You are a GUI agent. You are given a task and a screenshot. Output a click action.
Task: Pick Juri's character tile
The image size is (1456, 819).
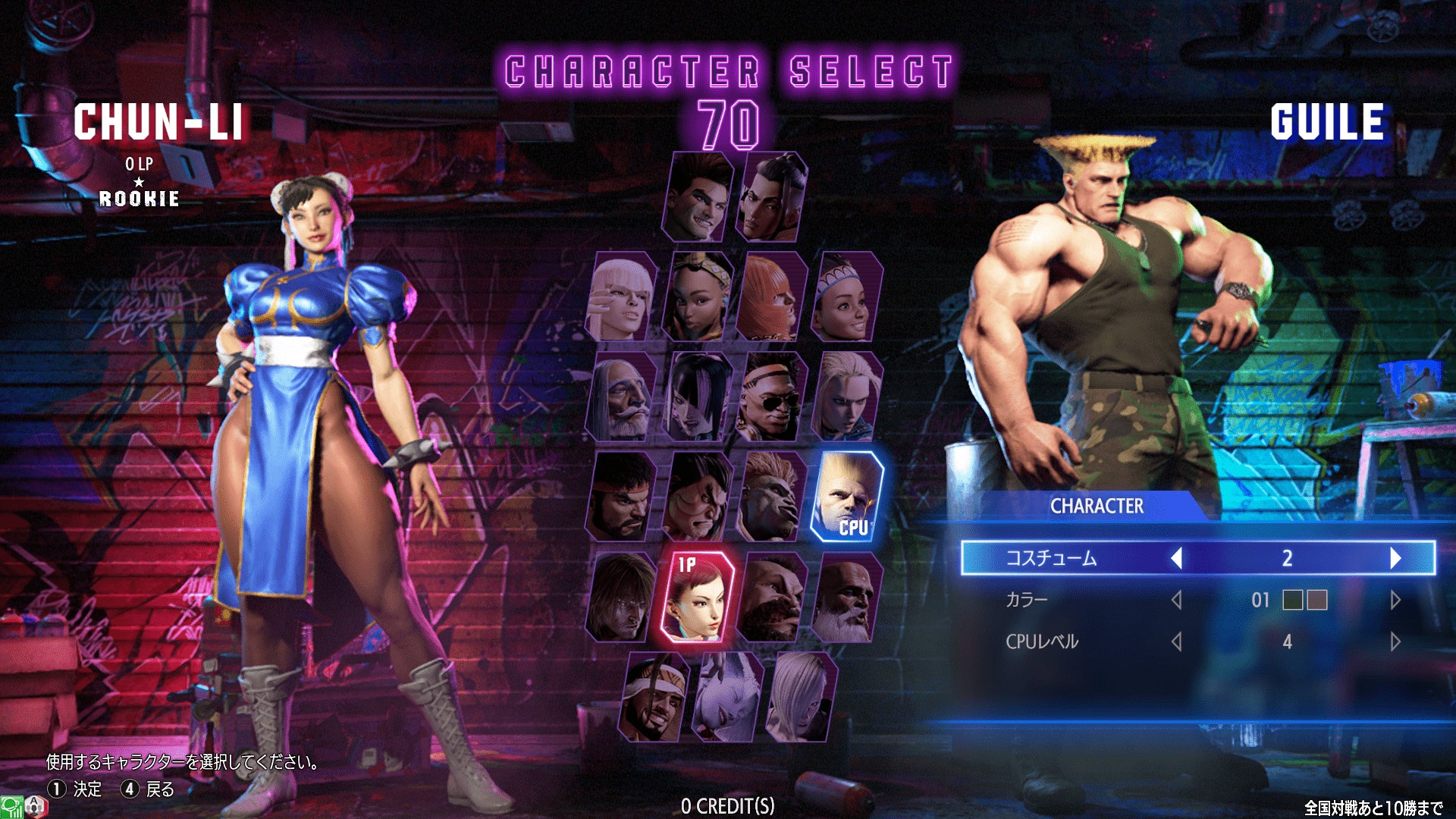(x=697, y=397)
